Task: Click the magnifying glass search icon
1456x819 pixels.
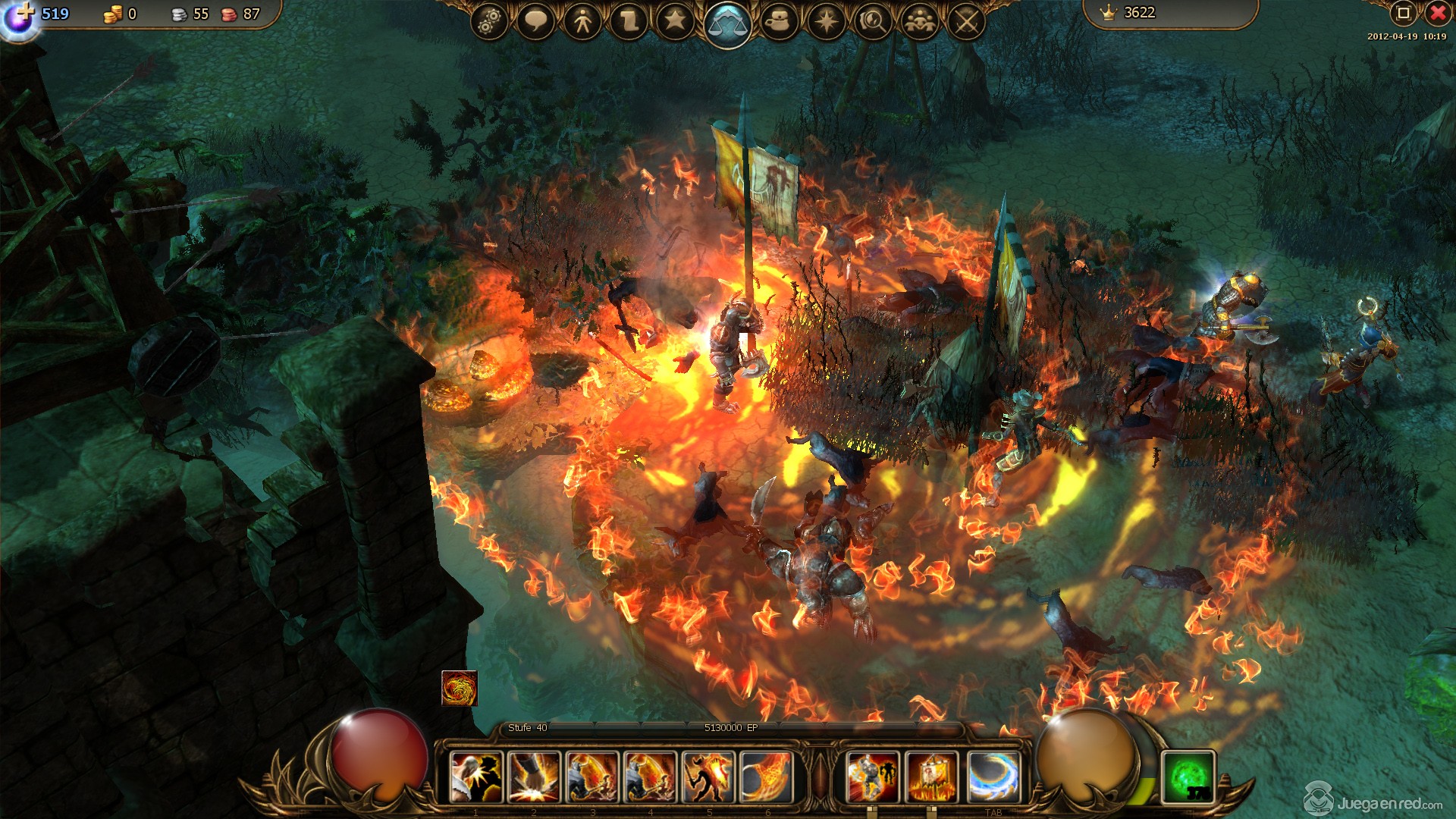Action: pos(873,22)
